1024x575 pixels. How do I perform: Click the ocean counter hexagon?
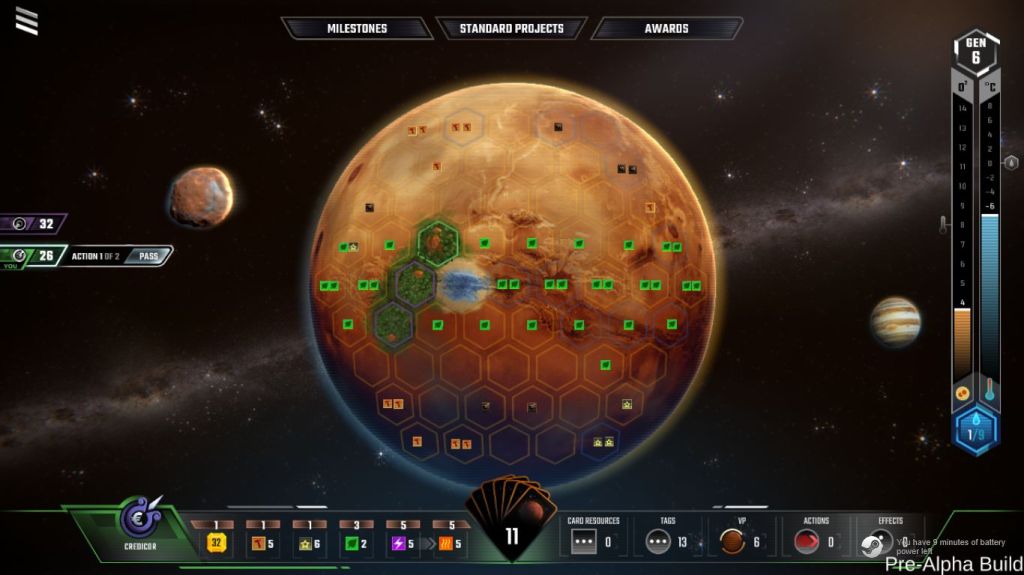[975, 432]
